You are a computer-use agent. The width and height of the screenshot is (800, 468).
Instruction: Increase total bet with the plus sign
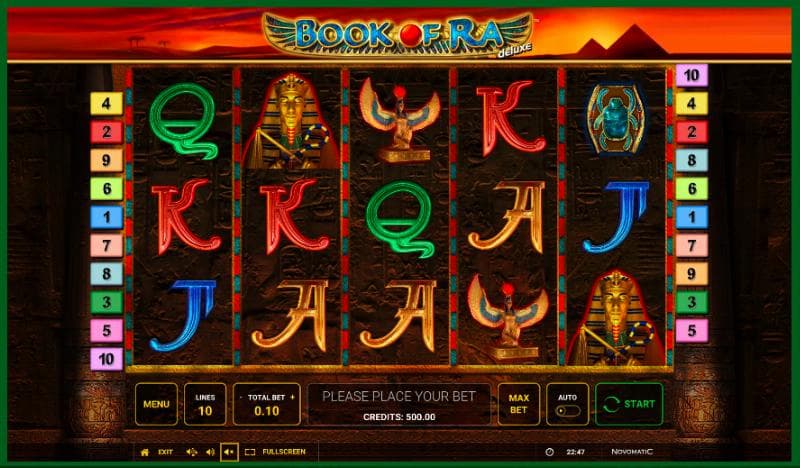tap(293, 398)
